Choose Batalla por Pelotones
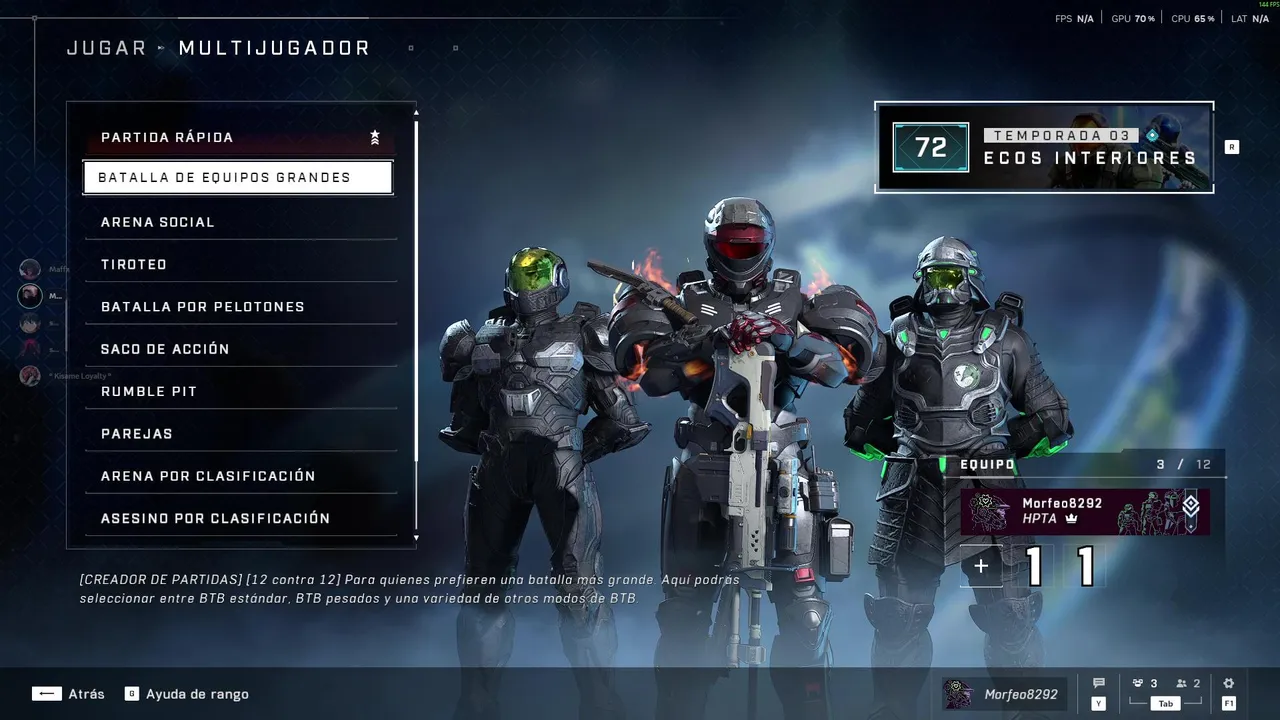This screenshot has width=1280, height=720. 238,307
